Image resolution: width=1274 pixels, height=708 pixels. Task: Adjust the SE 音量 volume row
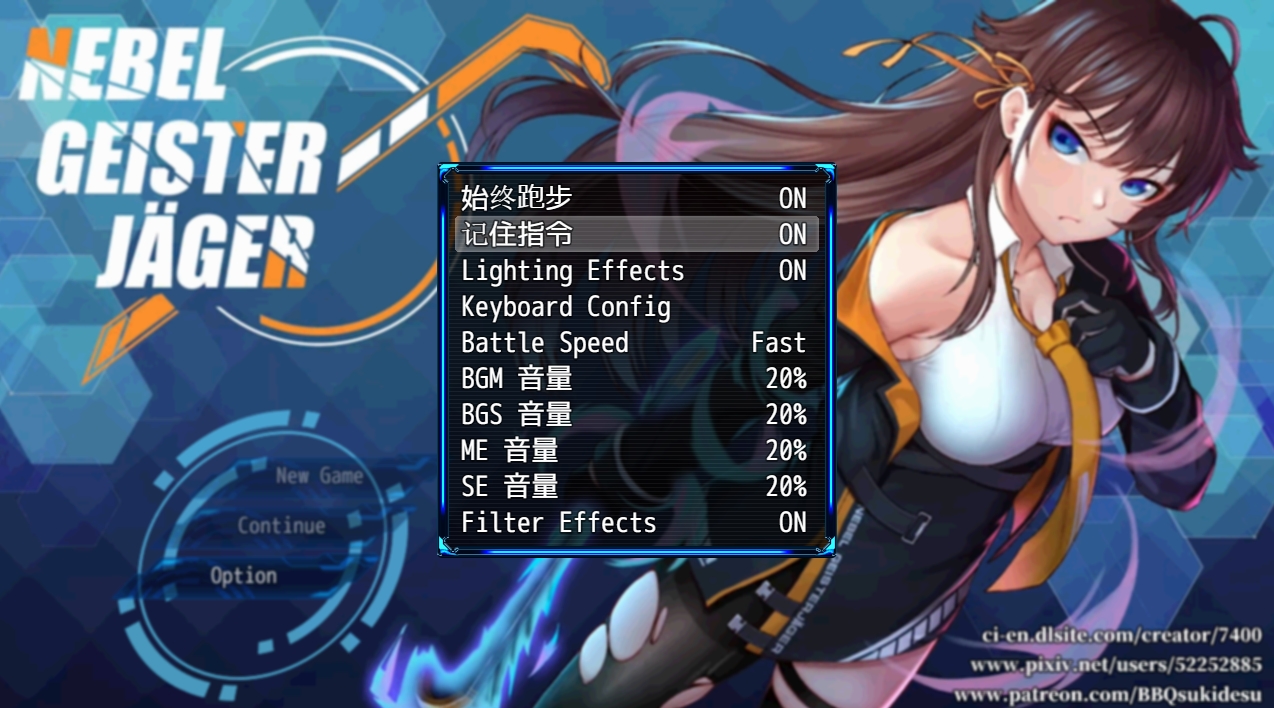[x=636, y=486]
